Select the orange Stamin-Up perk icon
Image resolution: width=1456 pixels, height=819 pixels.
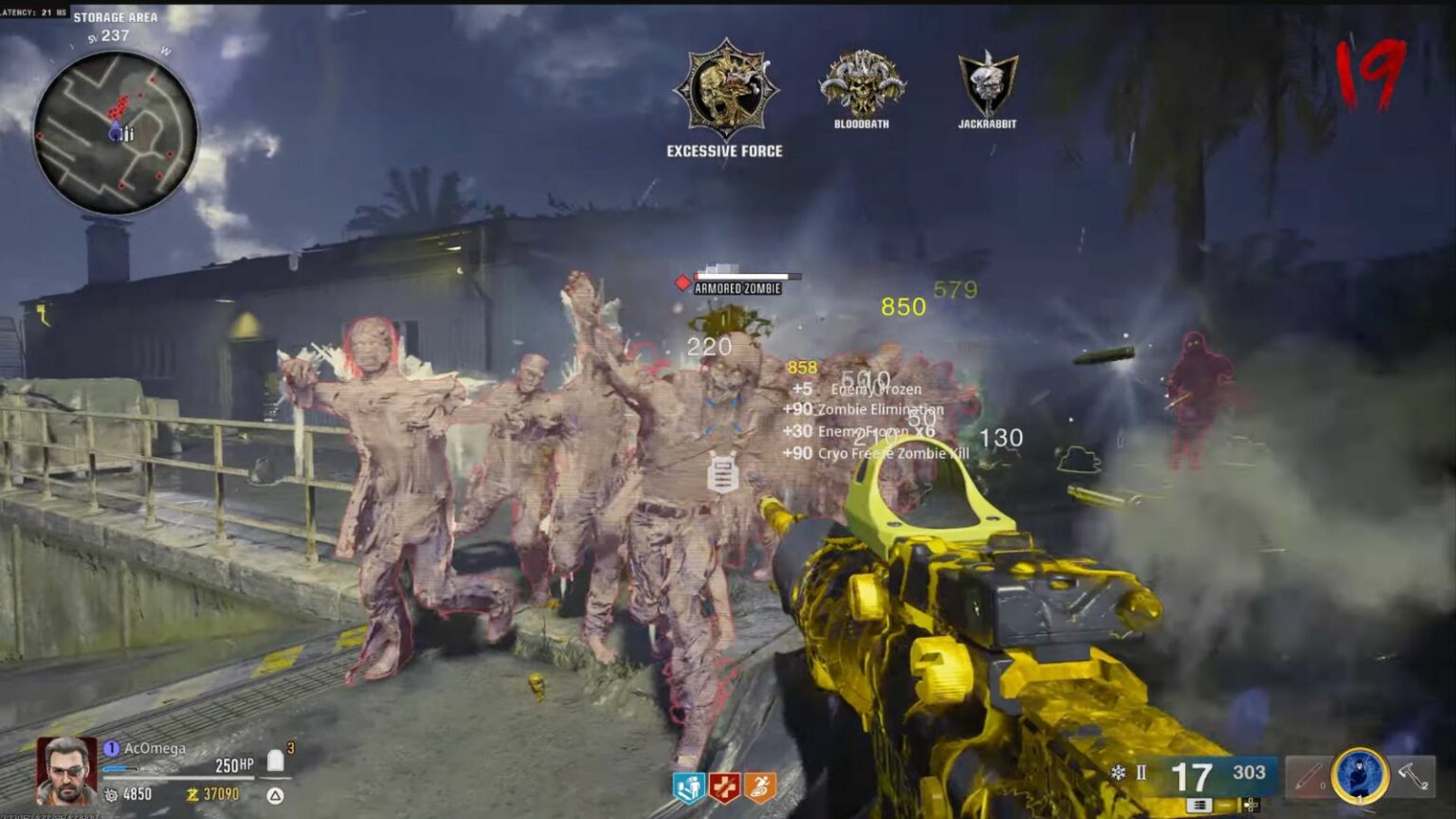[760, 788]
